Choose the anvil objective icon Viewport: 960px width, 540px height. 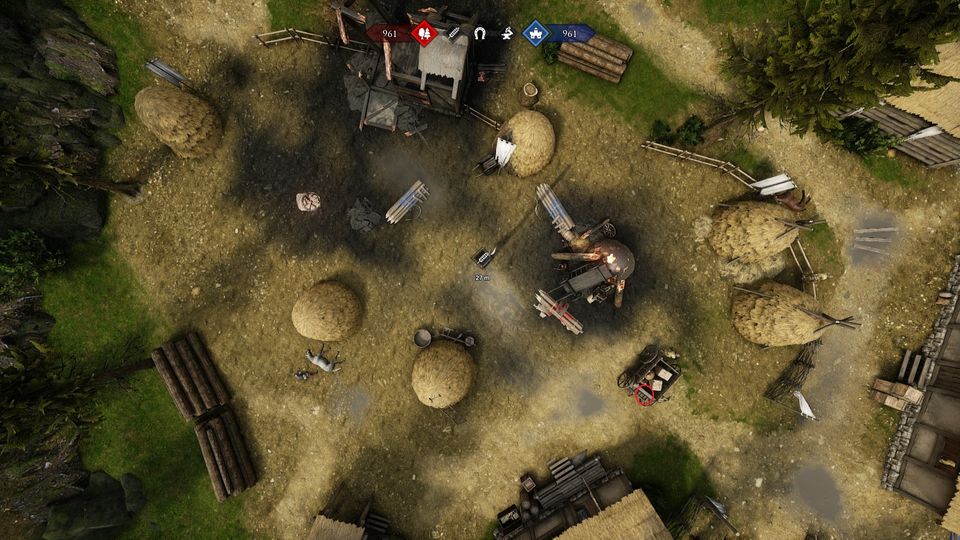coord(507,34)
